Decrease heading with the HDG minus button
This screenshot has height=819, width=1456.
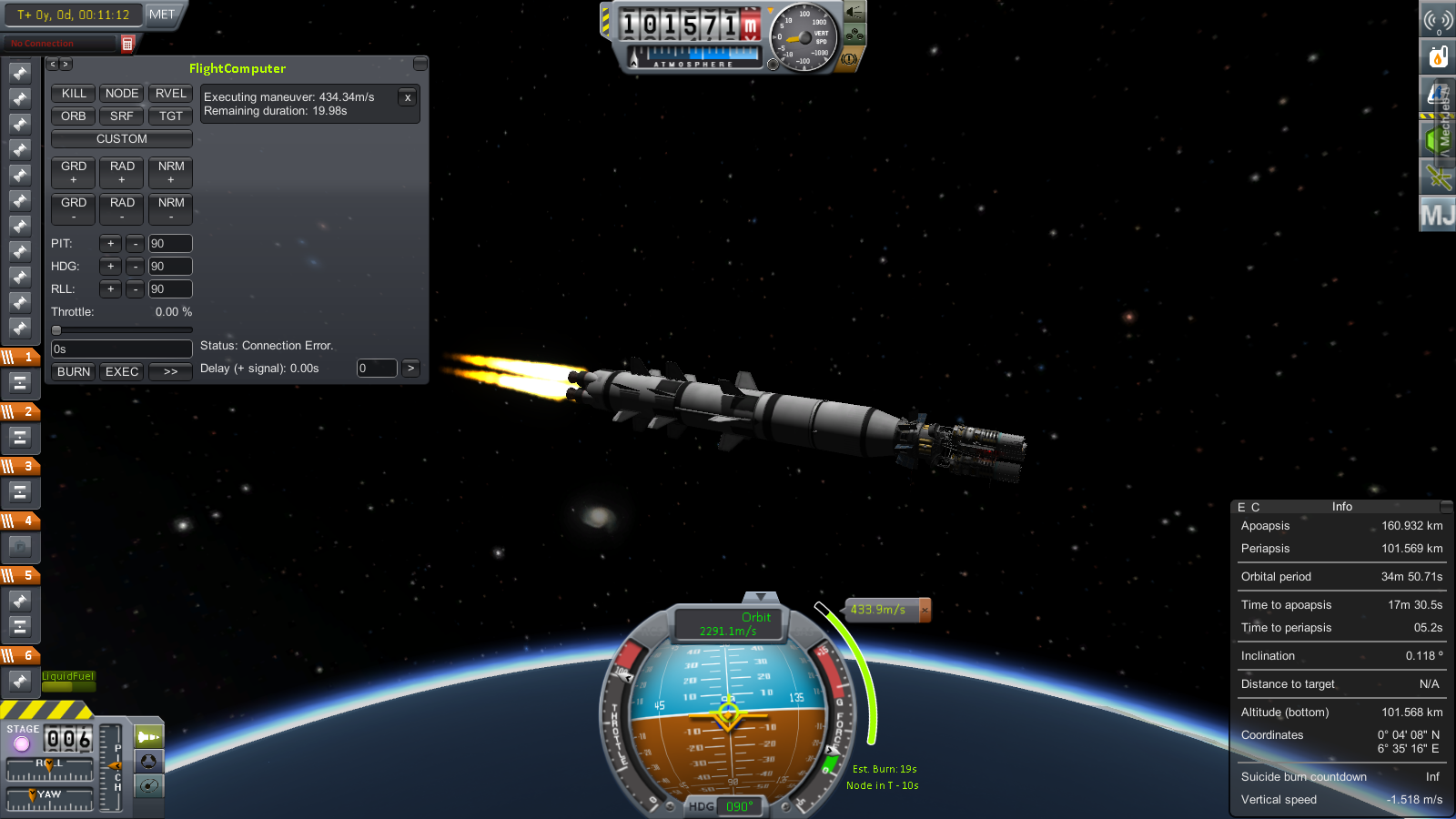pos(135,267)
